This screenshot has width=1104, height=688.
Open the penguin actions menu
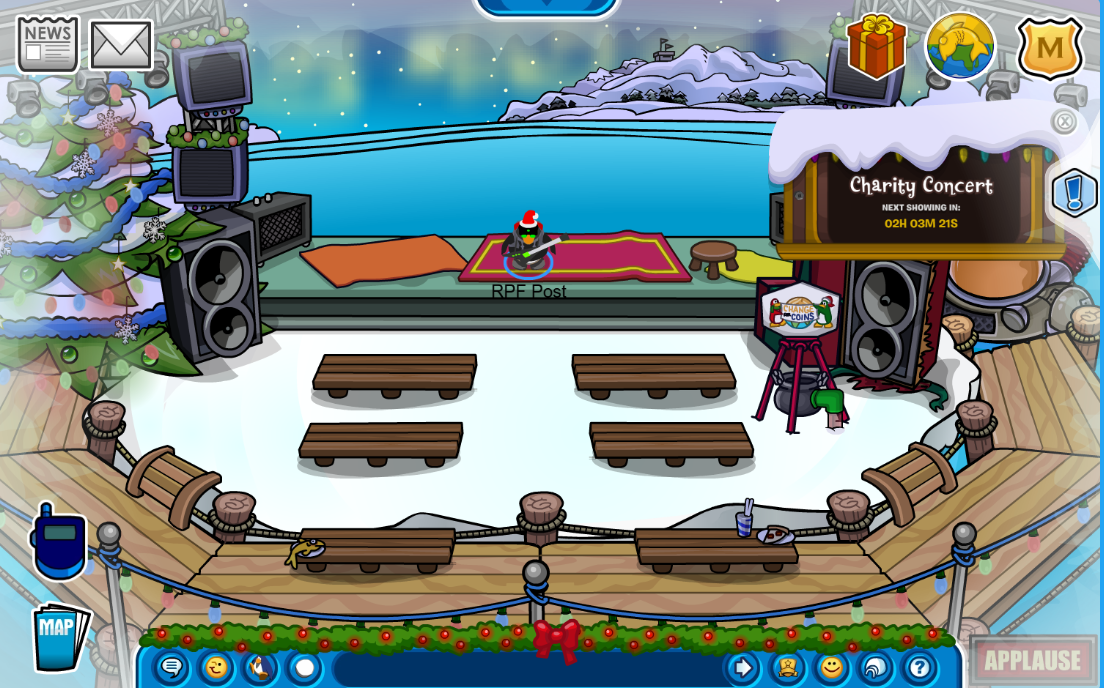(x=260, y=667)
